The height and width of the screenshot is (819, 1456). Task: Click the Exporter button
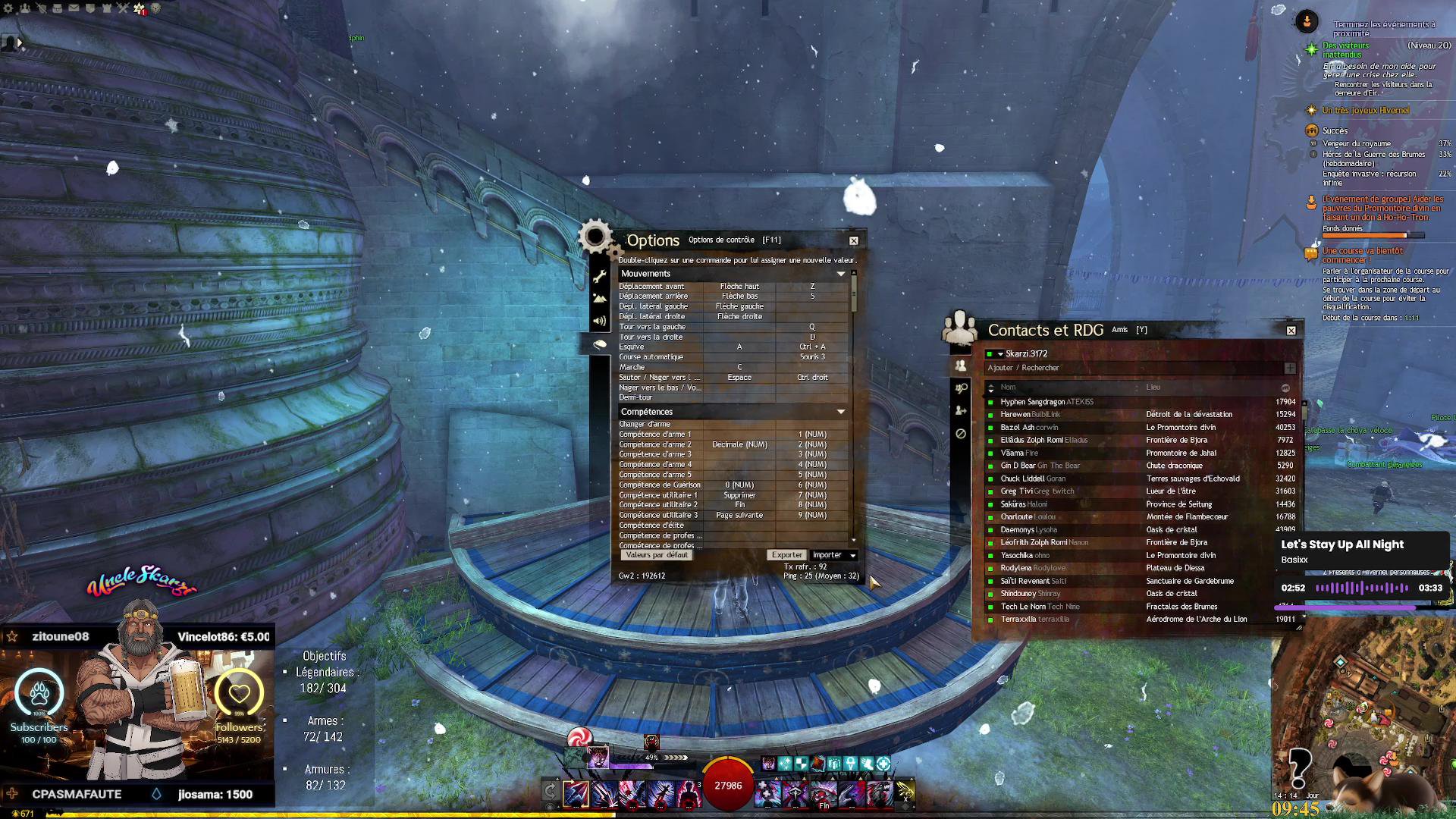(x=786, y=555)
